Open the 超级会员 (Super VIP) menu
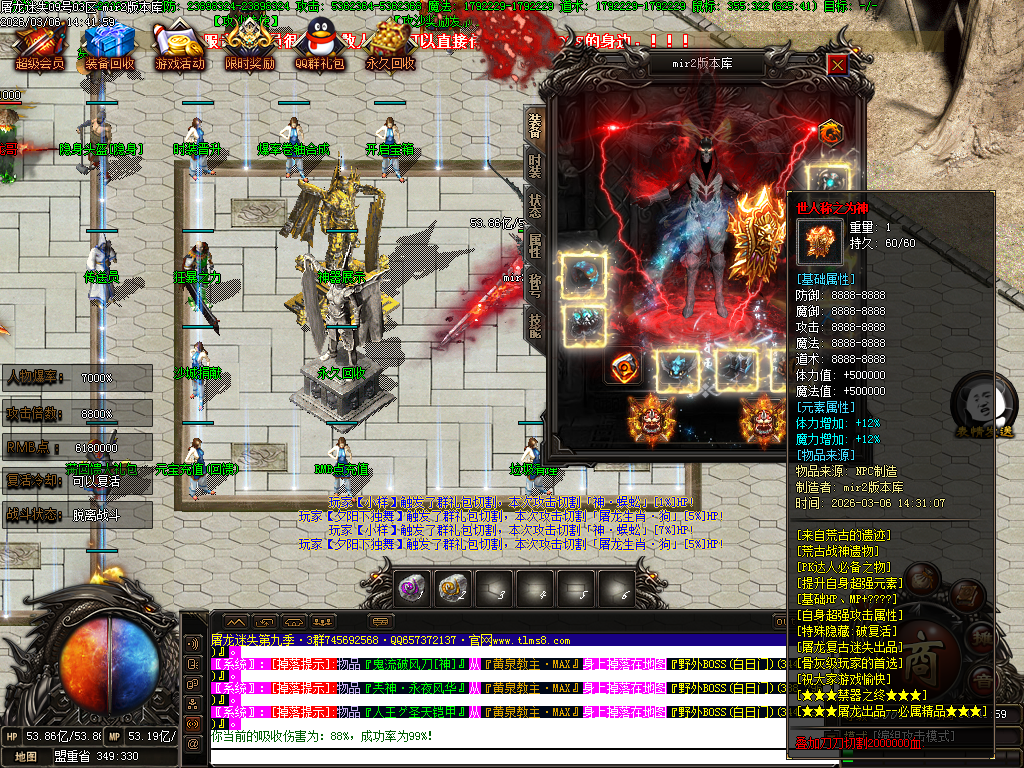Image resolution: width=1024 pixels, height=768 pixels. (x=40, y=45)
